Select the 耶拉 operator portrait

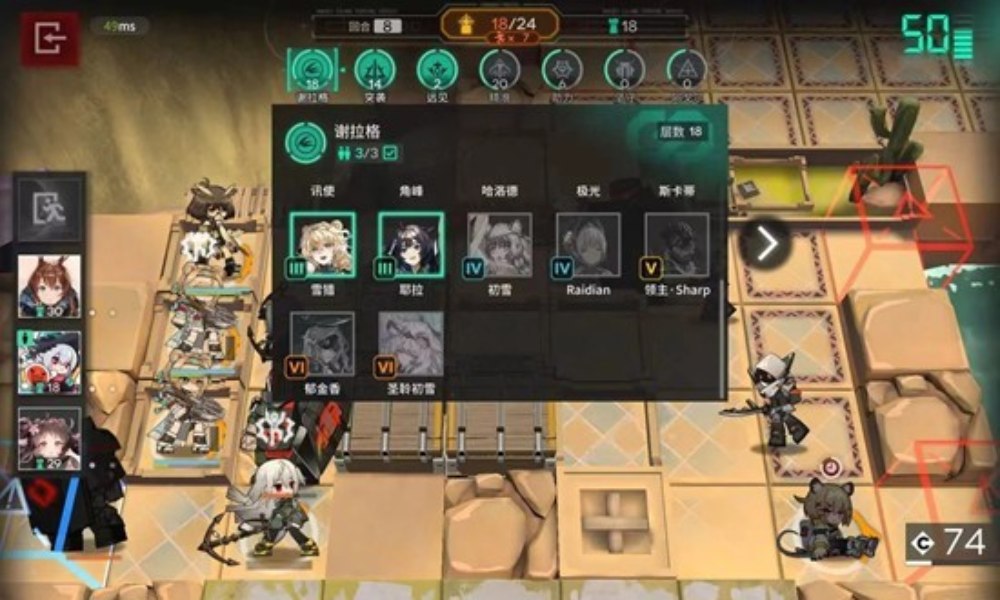pyautogui.click(x=410, y=245)
